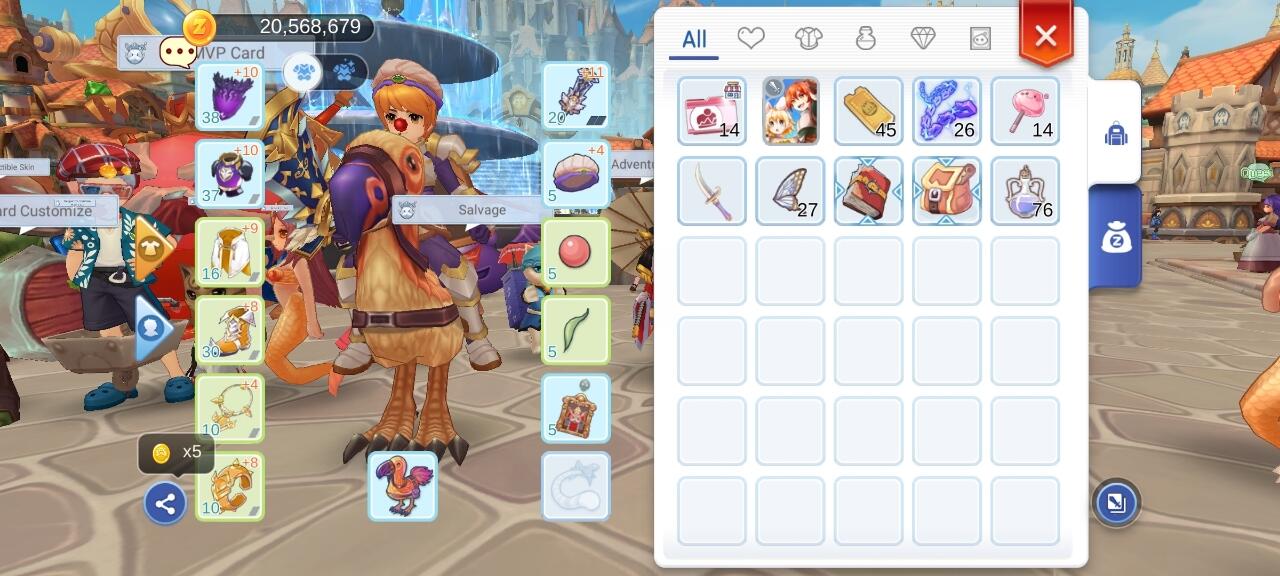
Task: Choose the pink lollipop item
Action: (1025, 111)
